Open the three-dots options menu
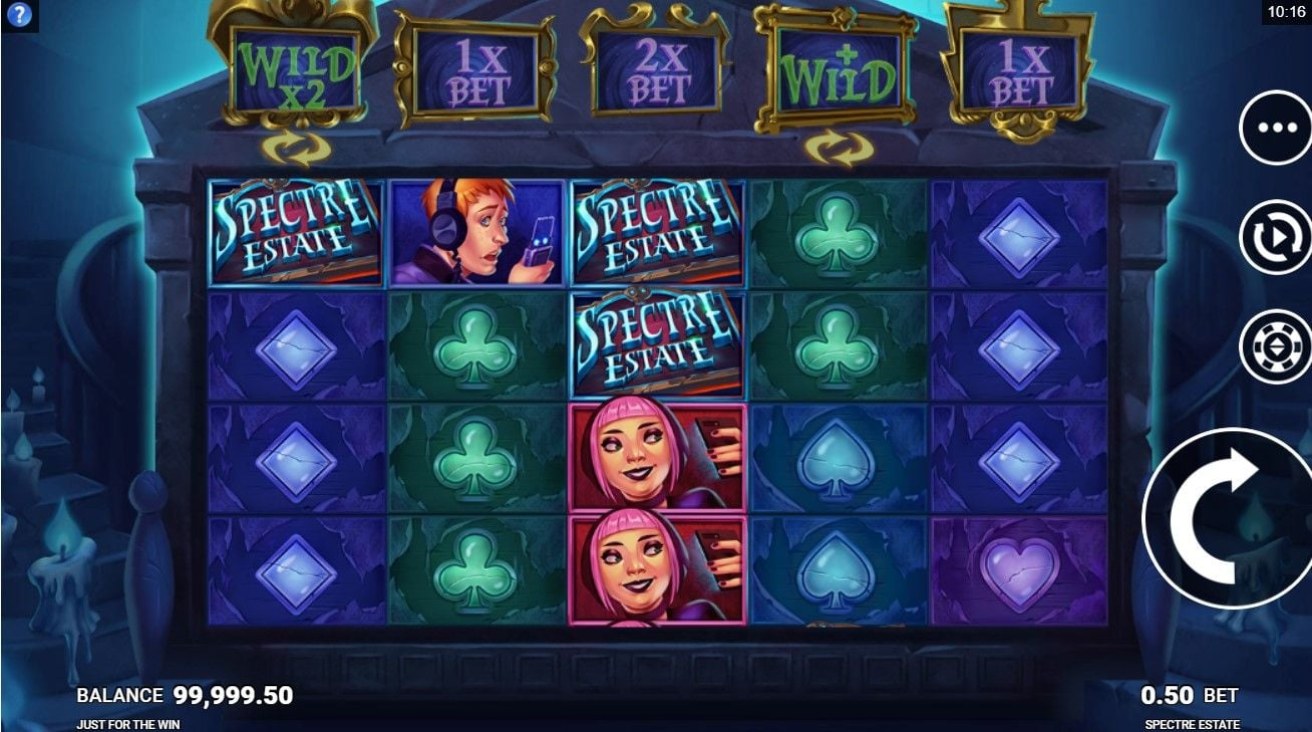 1275,128
